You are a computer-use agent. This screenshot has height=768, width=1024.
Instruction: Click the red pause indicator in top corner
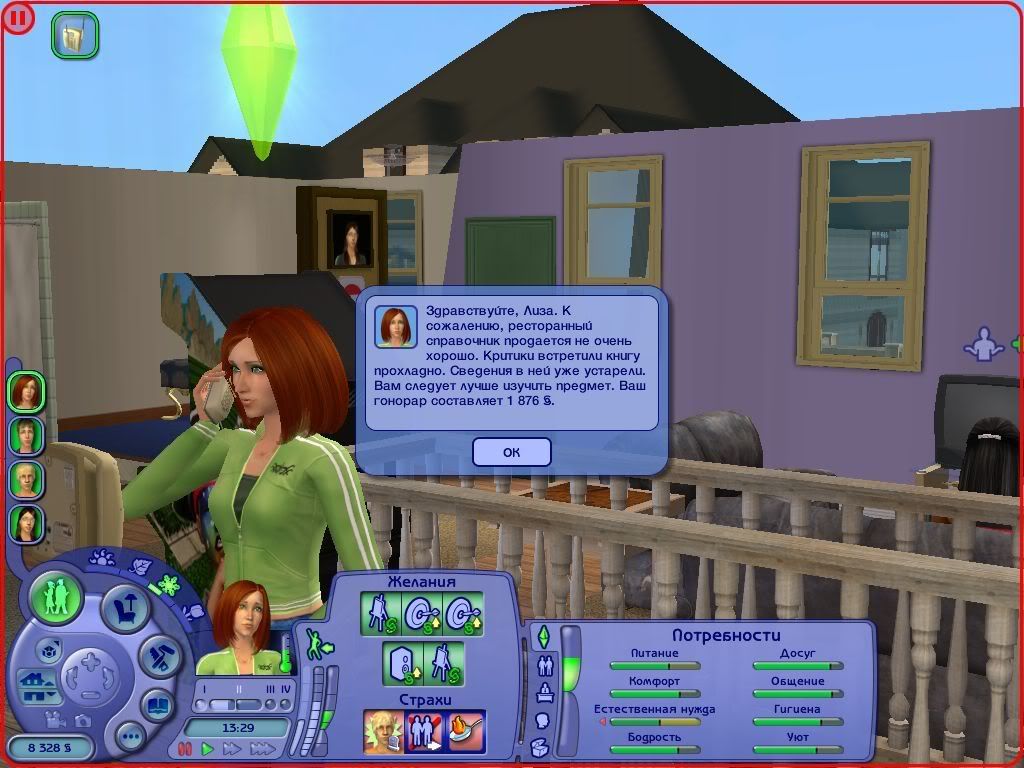pos(18,18)
